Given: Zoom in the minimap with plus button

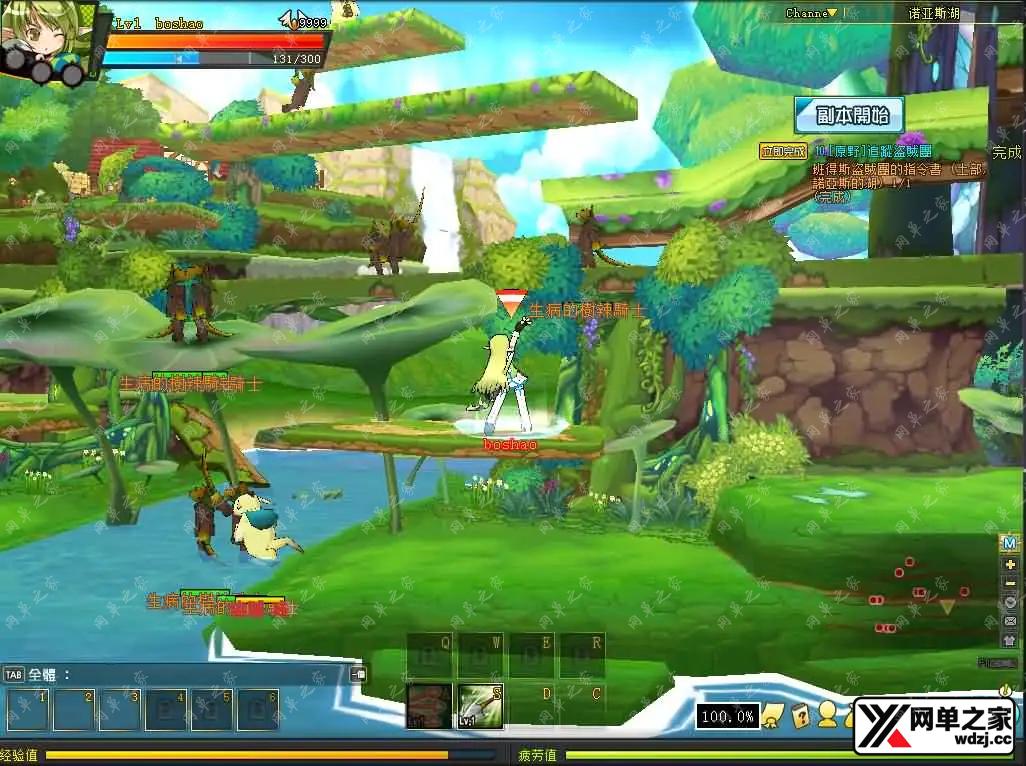Looking at the screenshot, I should tap(1009, 564).
